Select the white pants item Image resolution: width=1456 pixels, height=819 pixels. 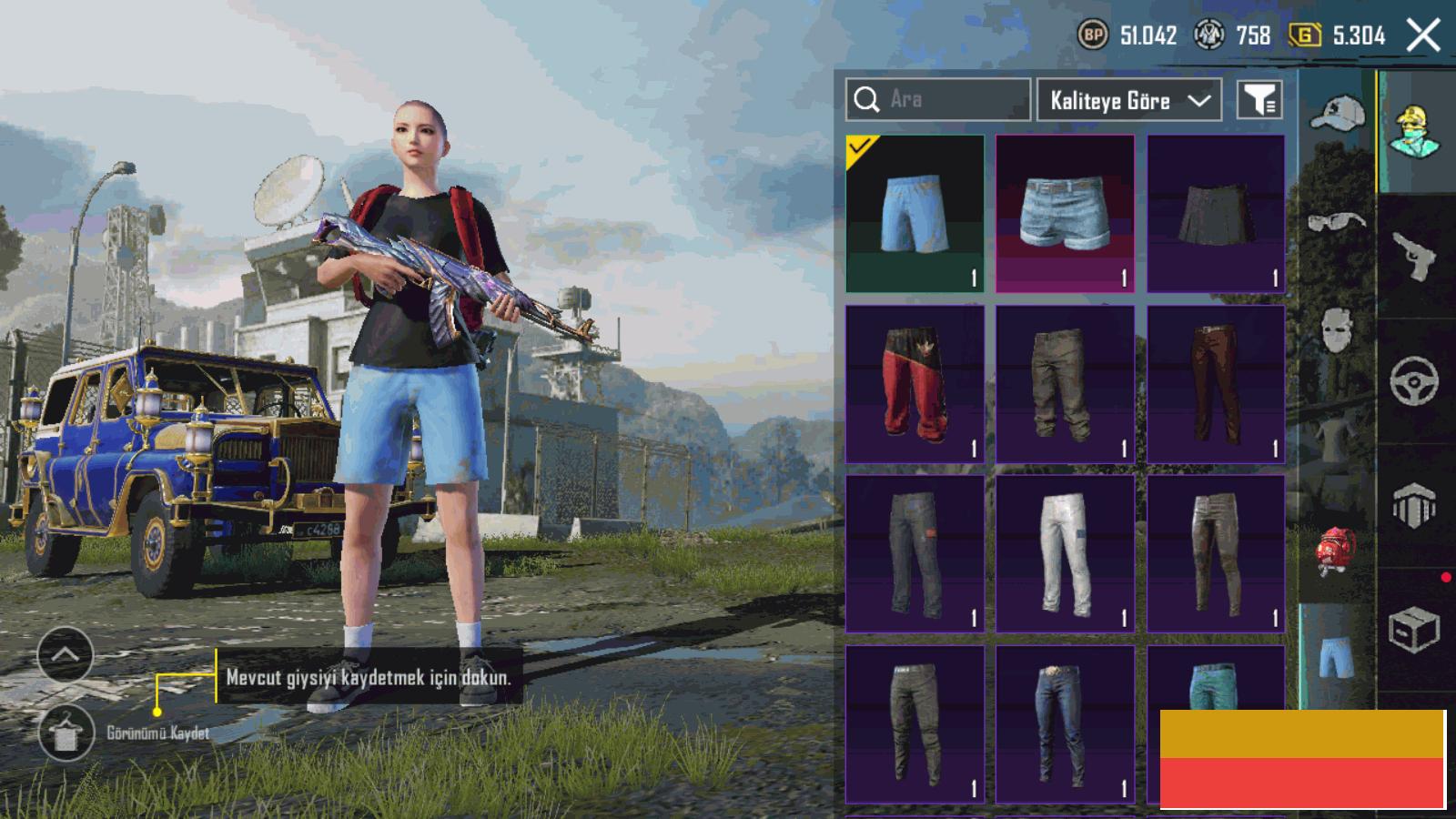click(x=1065, y=553)
